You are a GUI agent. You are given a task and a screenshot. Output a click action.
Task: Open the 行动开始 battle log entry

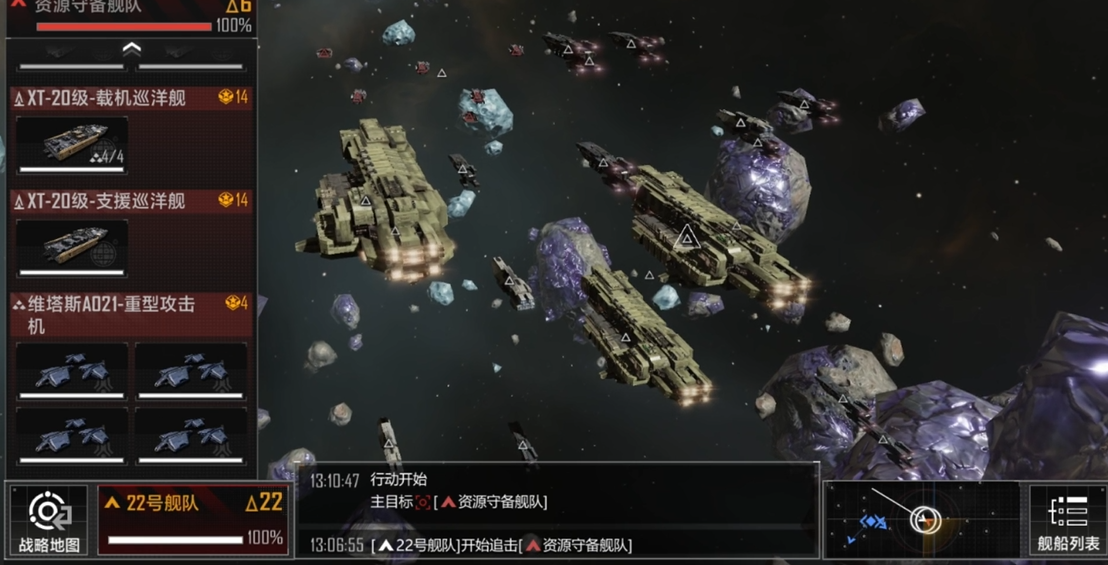click(x=399, y=480)
